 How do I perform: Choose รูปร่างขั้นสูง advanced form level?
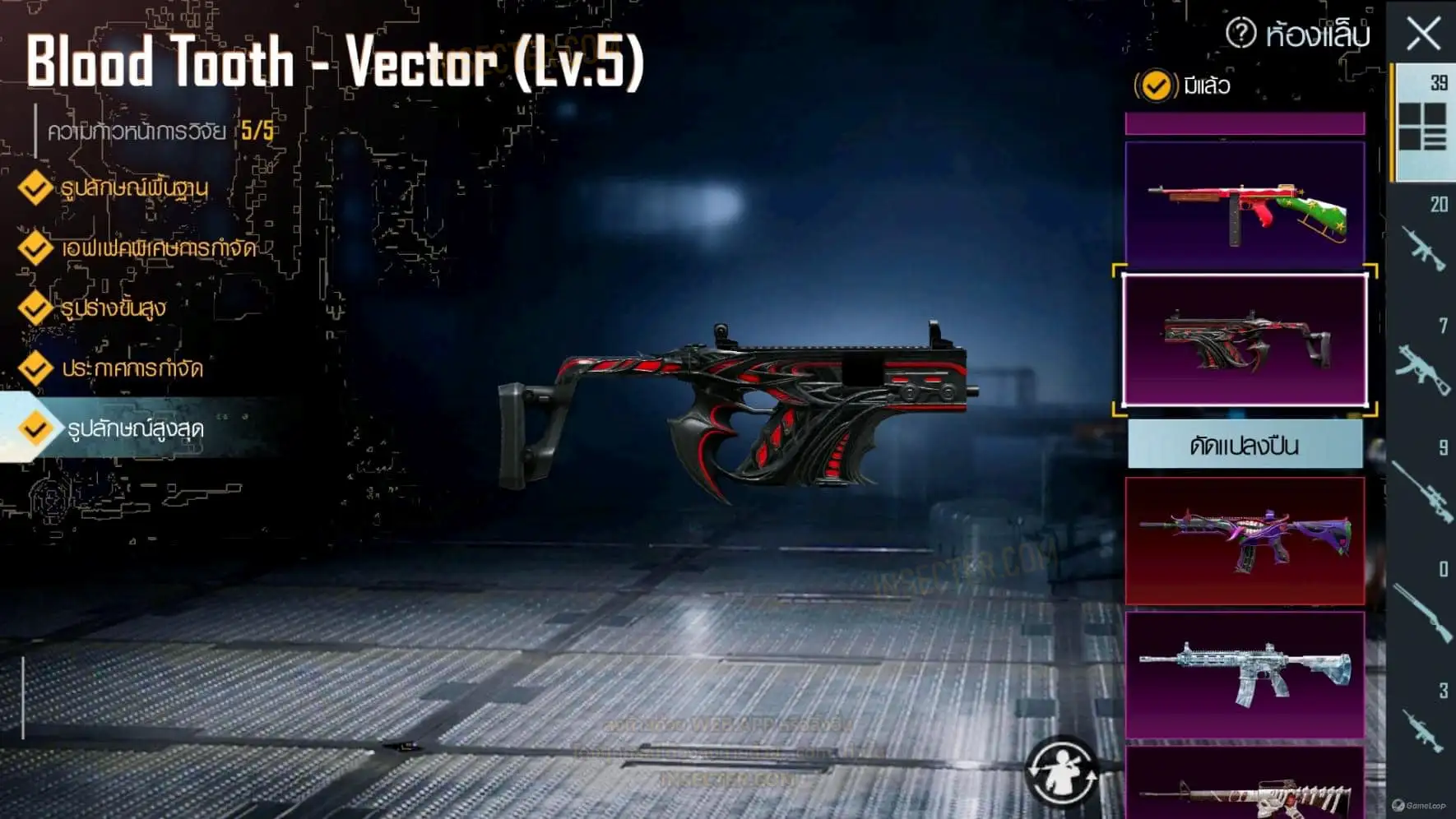(x=113, y=308)
